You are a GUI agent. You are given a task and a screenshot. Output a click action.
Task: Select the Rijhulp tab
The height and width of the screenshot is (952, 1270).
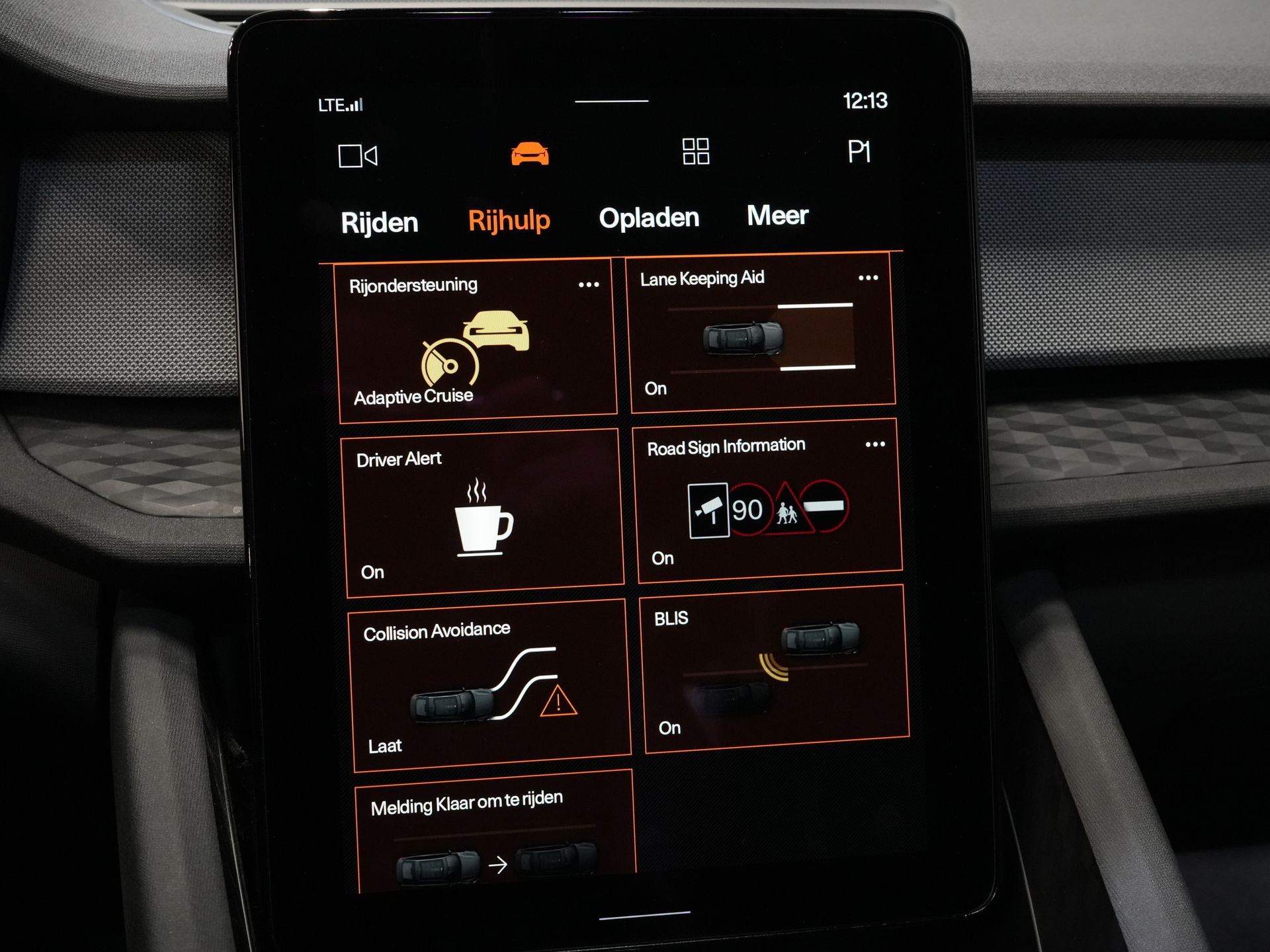click(509, 220)
